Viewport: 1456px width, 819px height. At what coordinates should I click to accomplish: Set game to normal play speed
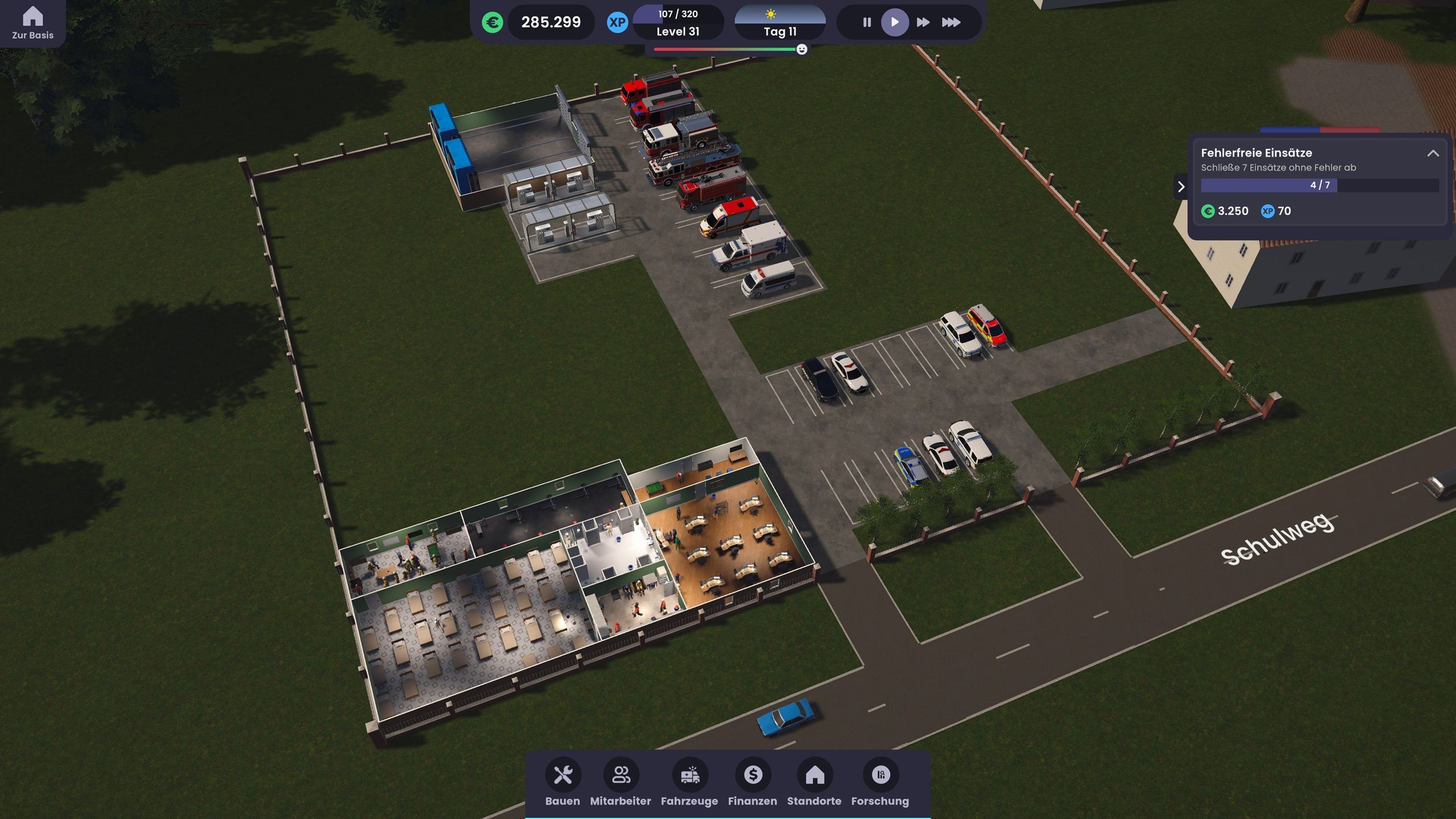coord(895,22)
